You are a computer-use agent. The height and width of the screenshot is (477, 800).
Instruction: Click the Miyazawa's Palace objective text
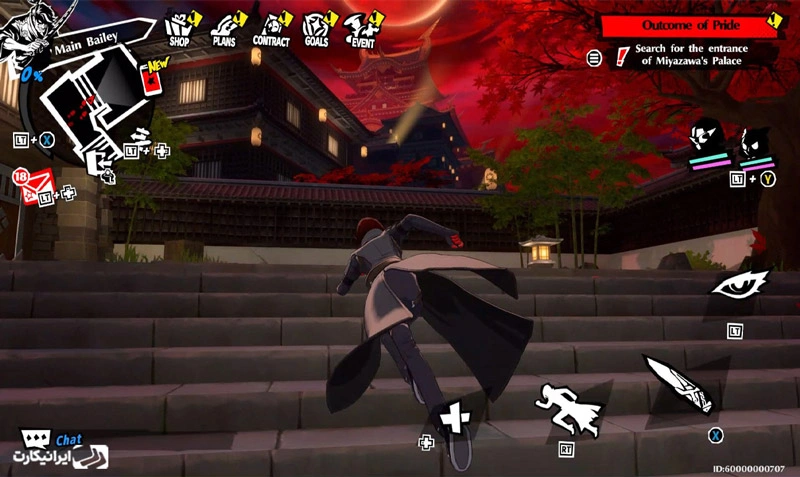point(690,54)
